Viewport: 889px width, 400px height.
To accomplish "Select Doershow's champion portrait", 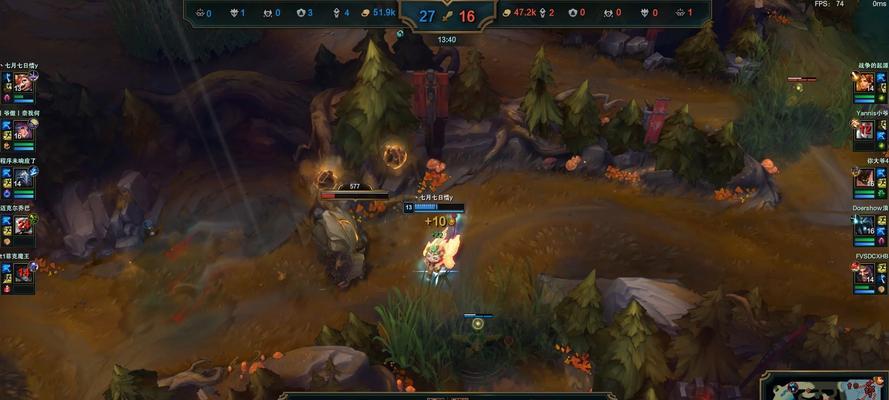I will coord(865,227).
